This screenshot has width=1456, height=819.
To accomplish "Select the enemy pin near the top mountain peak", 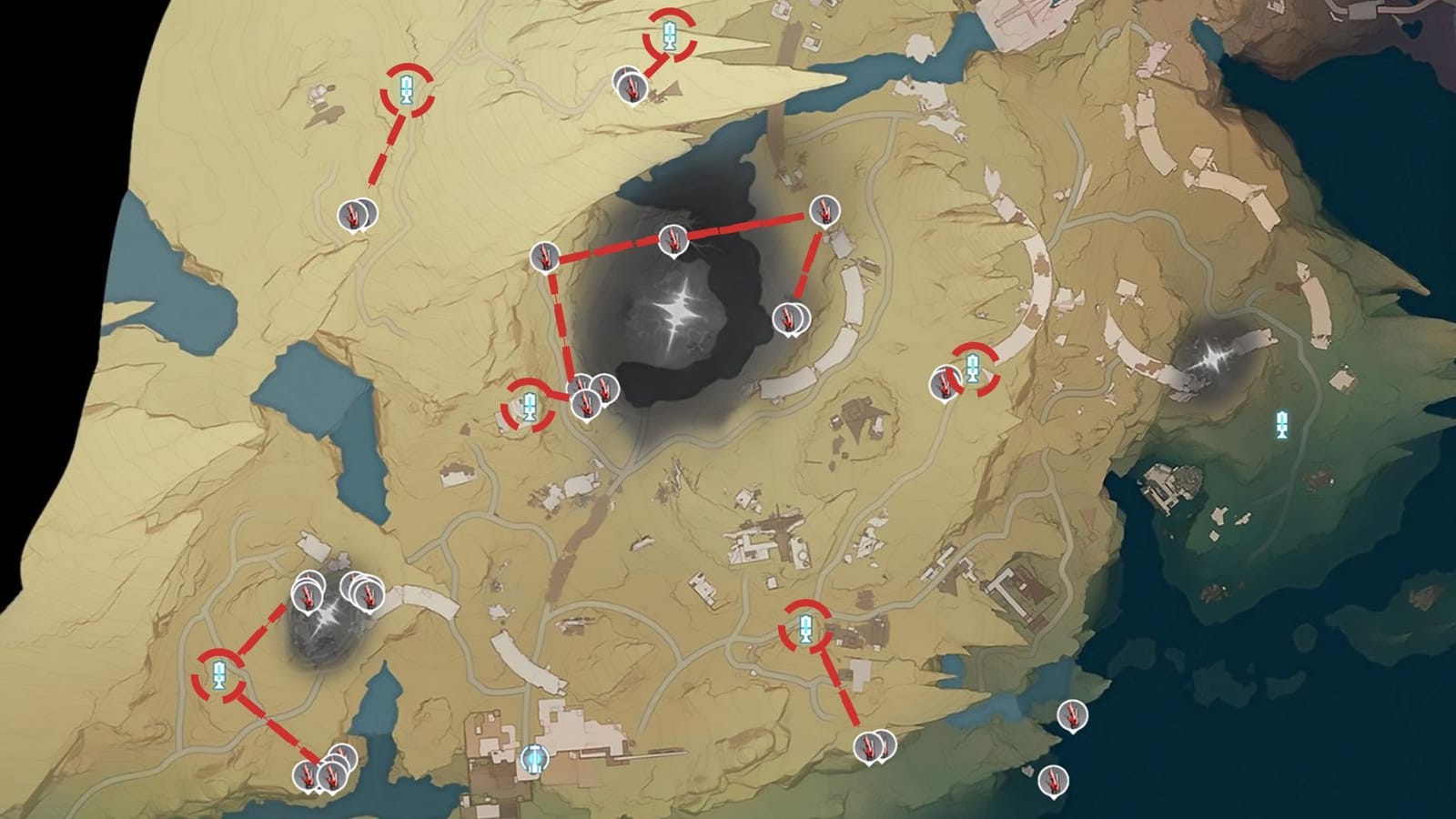I will [x=634, y=86].
